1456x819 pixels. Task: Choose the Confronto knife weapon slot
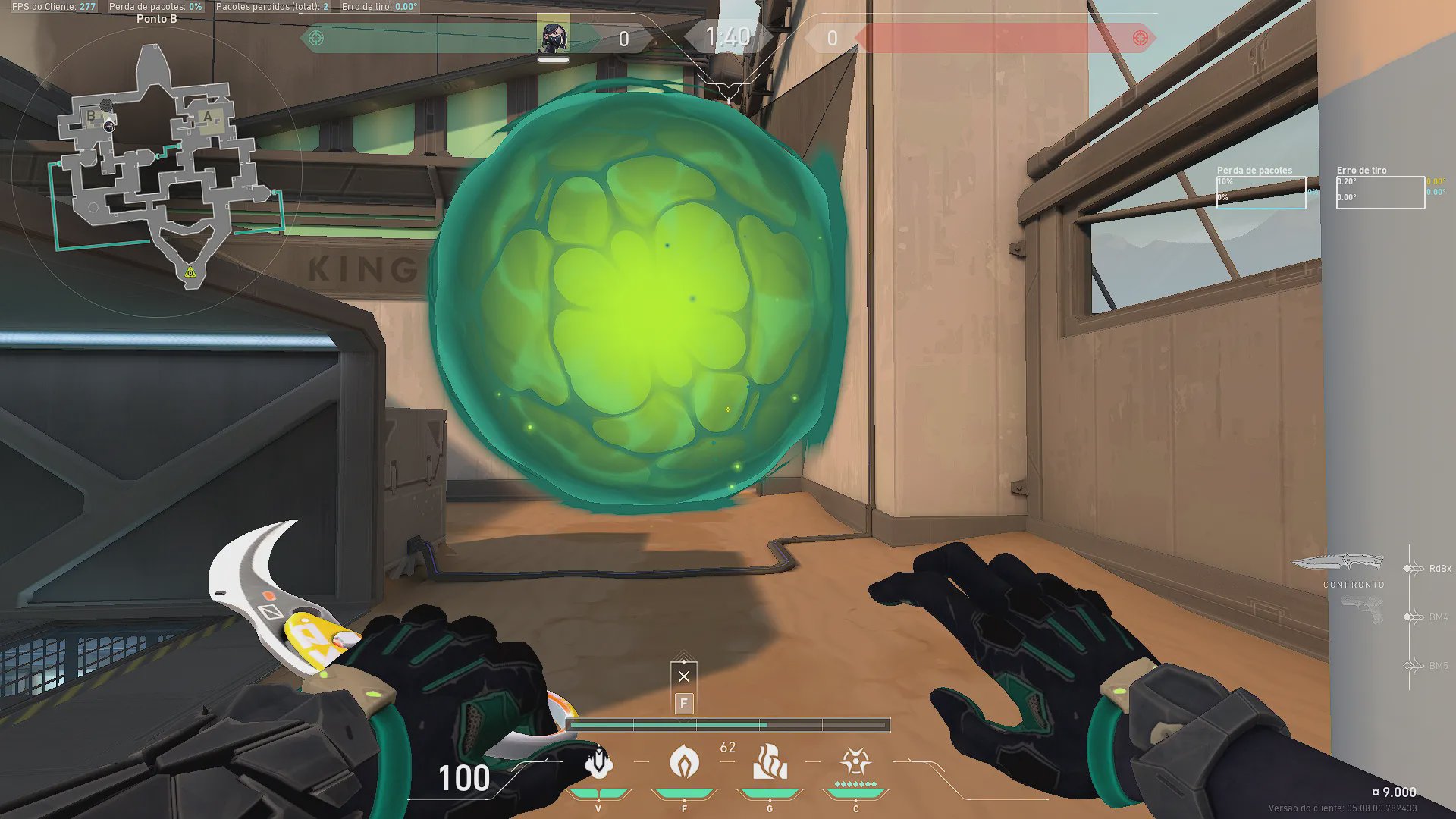click(x=1338, y=563)
